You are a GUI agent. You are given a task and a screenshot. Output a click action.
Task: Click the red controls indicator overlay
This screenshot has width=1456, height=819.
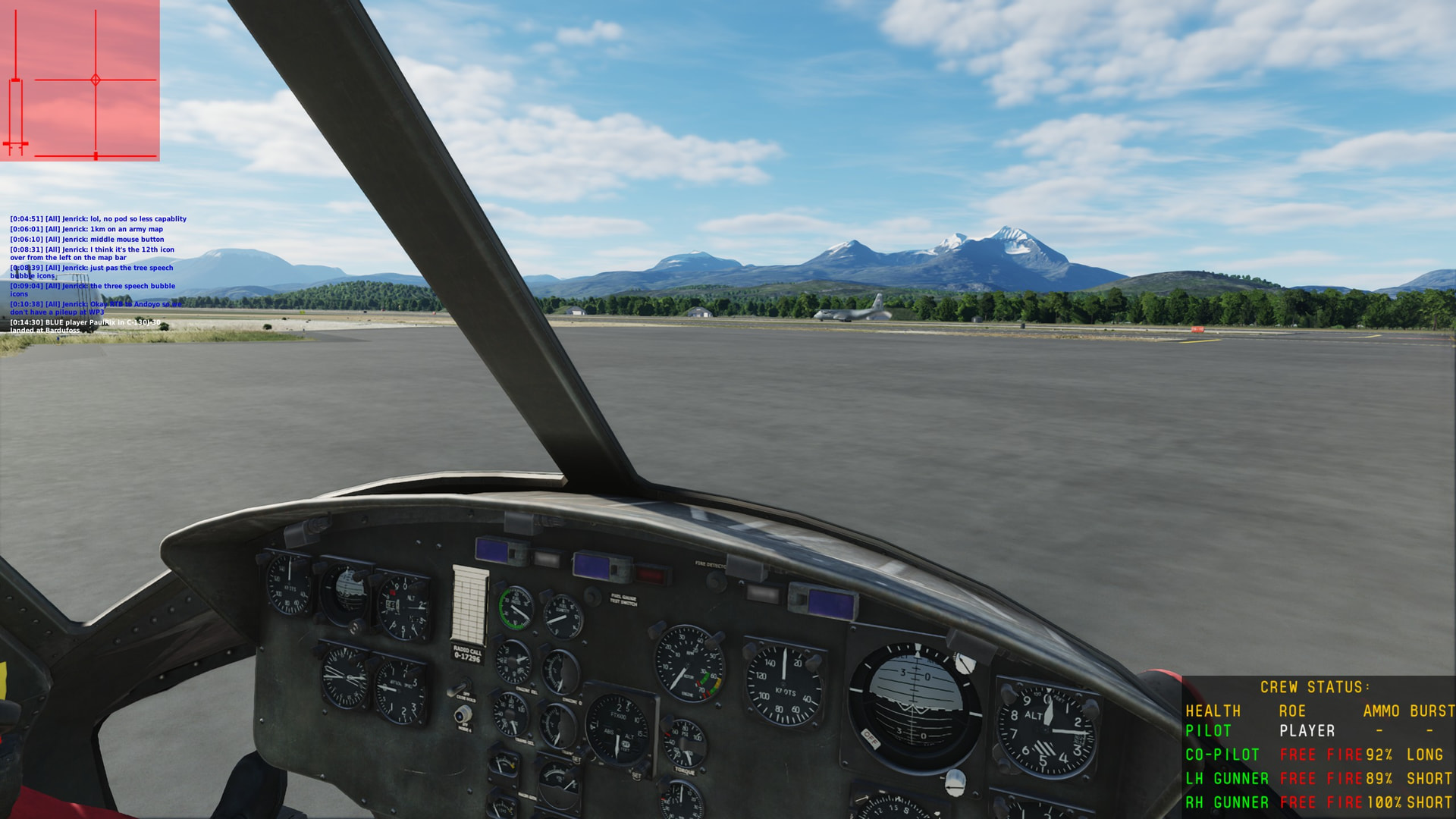coord(80,80)
